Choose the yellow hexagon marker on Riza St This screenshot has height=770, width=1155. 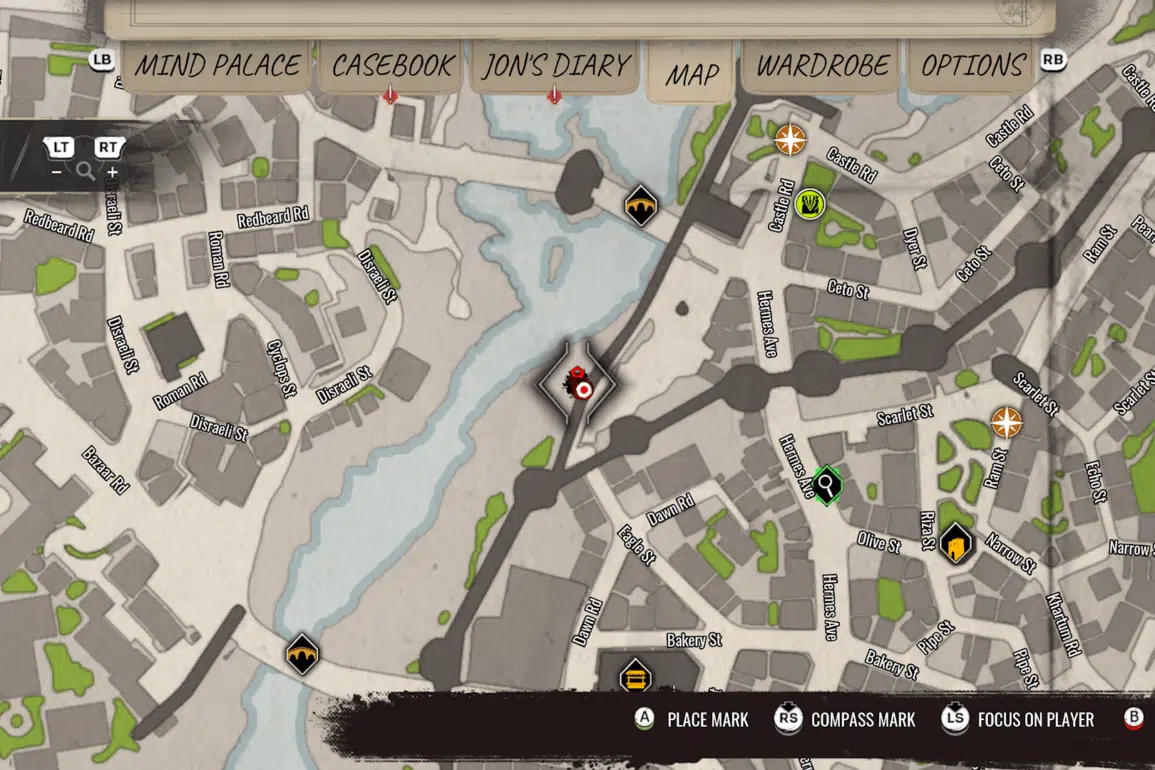coord(956,544)
